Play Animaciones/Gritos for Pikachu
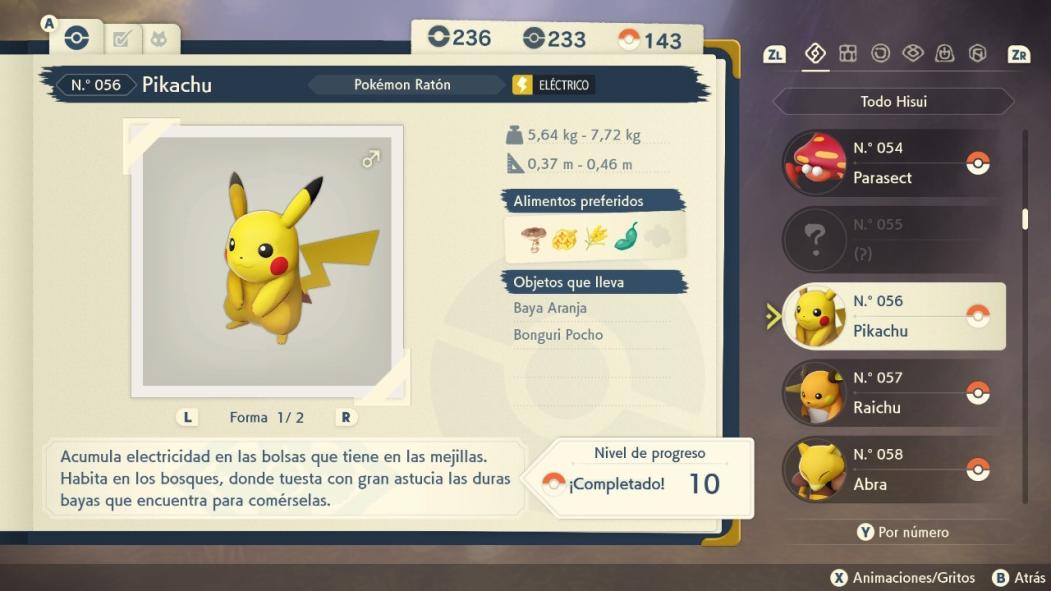 click(x=899, y=577)
